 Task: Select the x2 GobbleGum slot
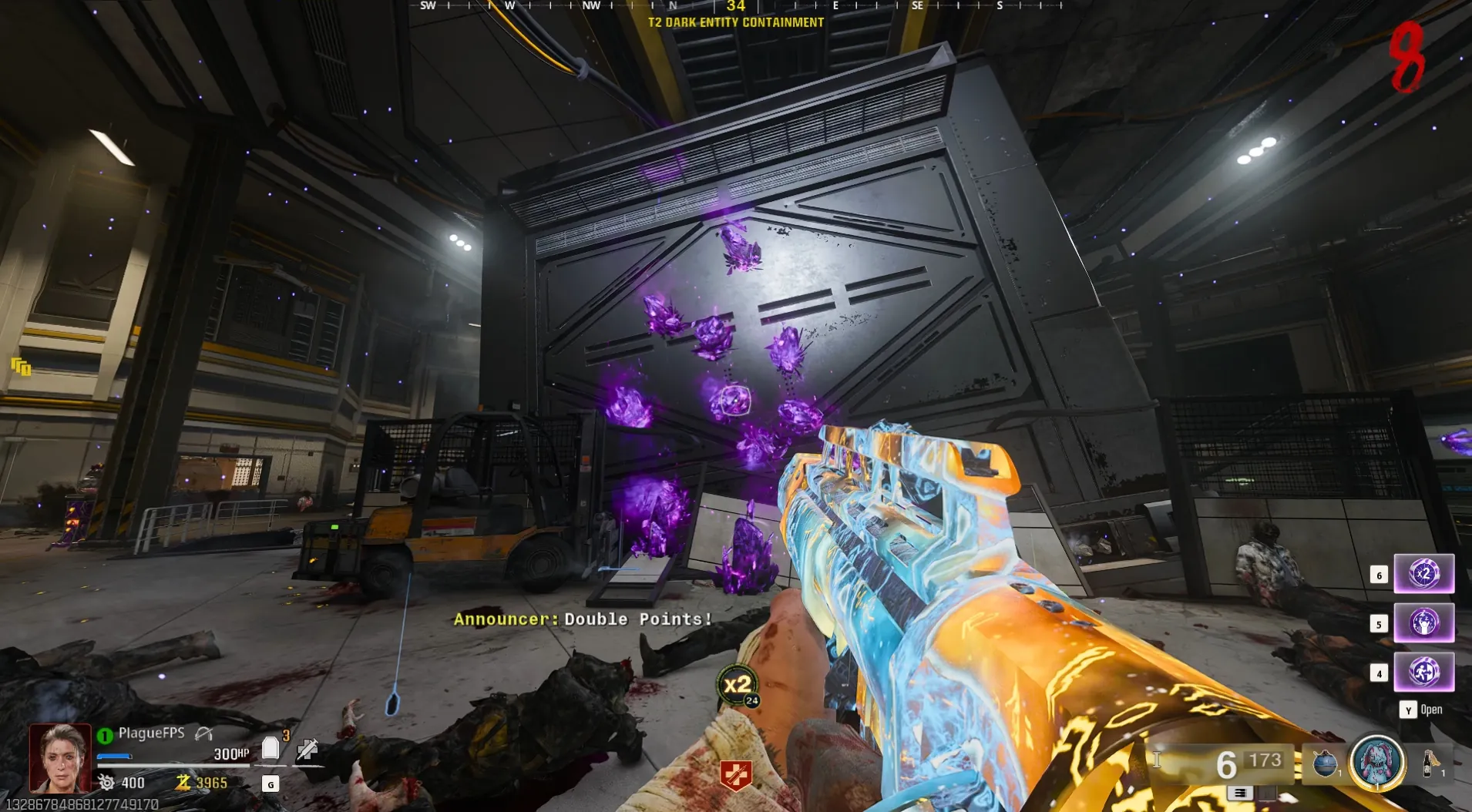point(1423,574)
